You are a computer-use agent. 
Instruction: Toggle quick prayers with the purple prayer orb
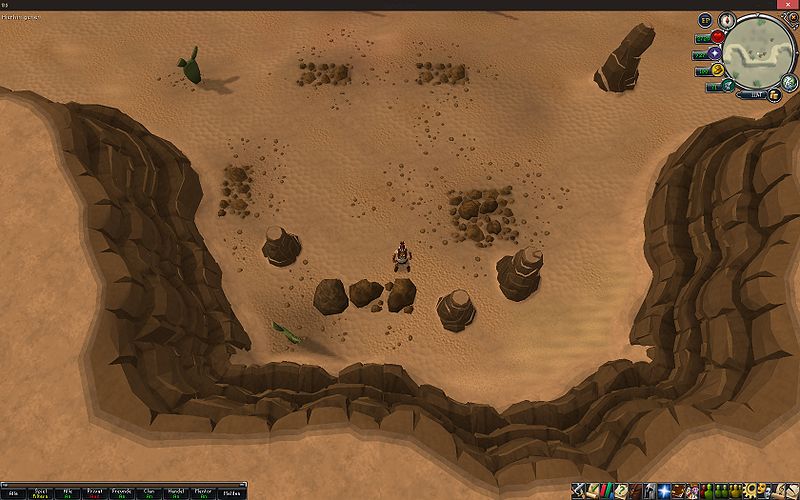point(714,53)
